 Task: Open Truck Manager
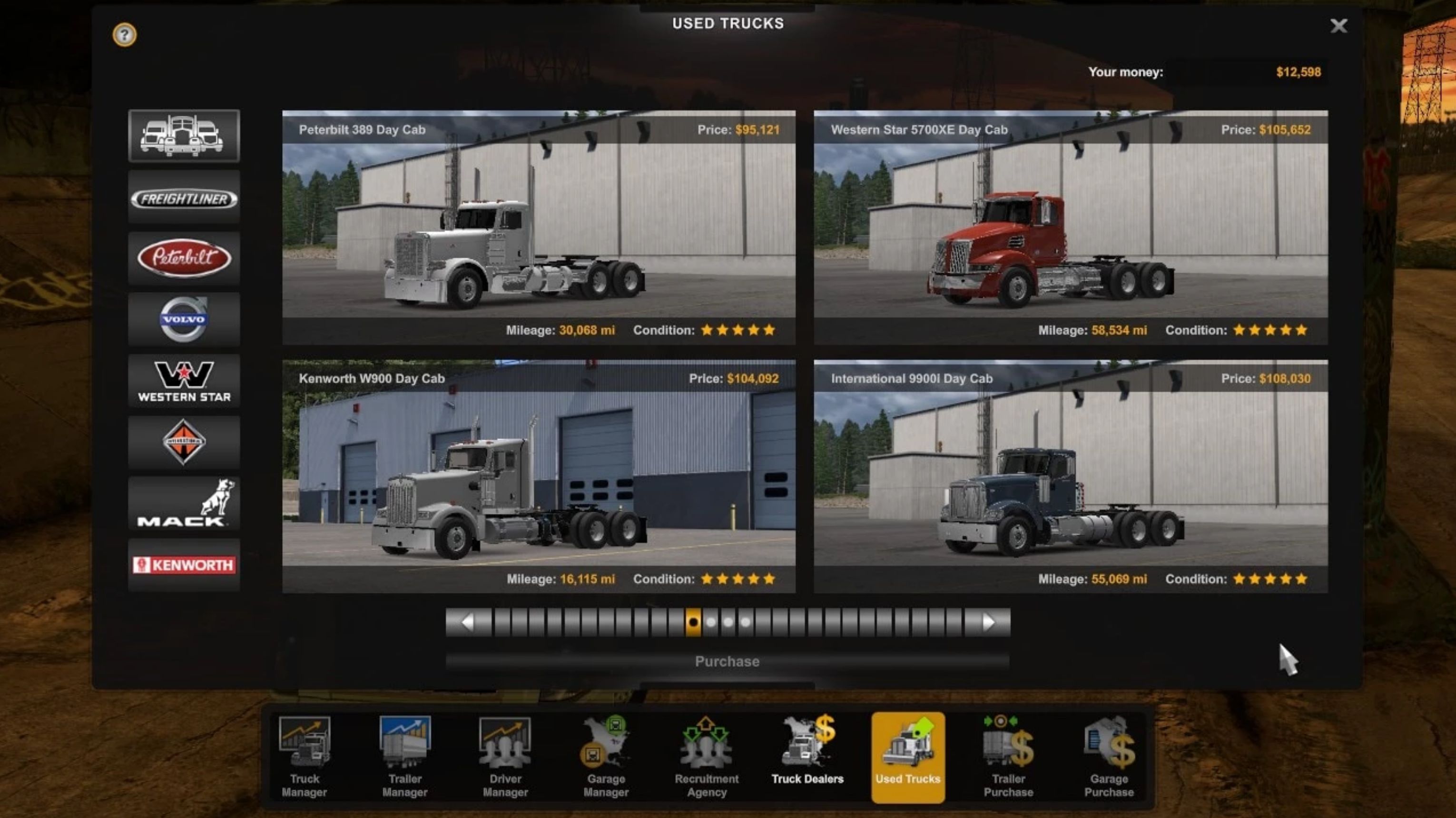[305, 757]
